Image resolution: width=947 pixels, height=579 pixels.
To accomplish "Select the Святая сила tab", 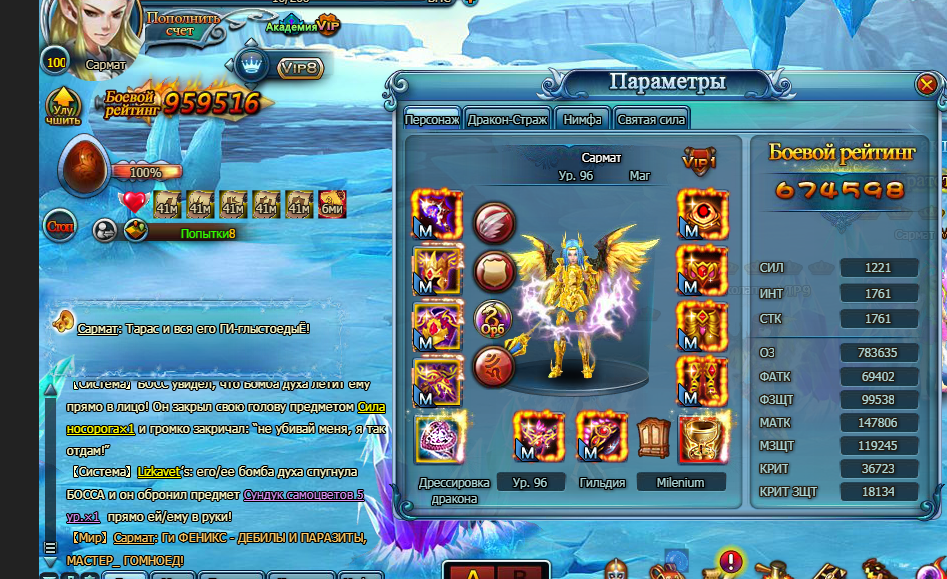I will point(651,119).
